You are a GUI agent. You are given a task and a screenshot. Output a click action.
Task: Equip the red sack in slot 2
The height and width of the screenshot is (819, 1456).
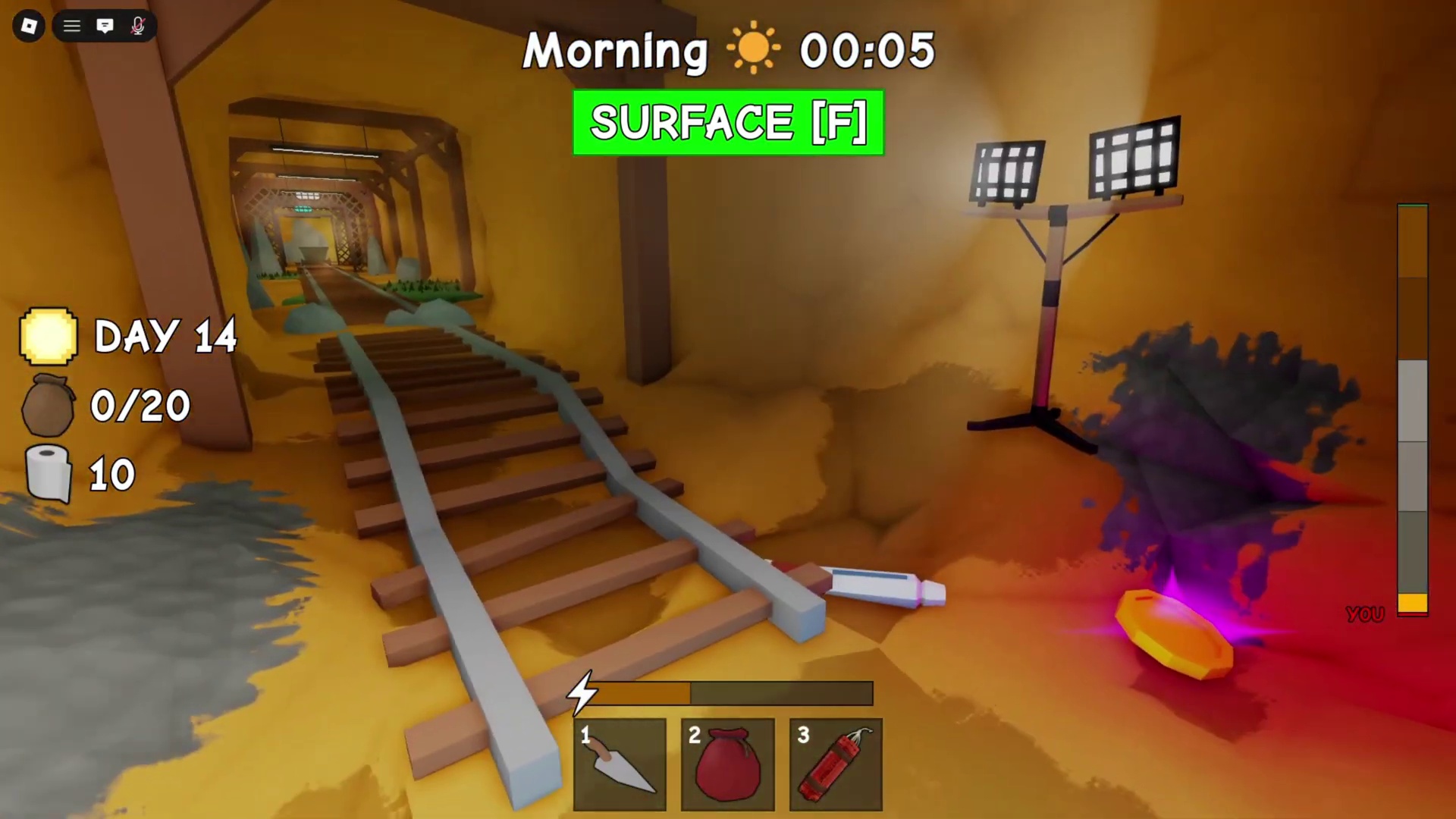click(727, 764)
